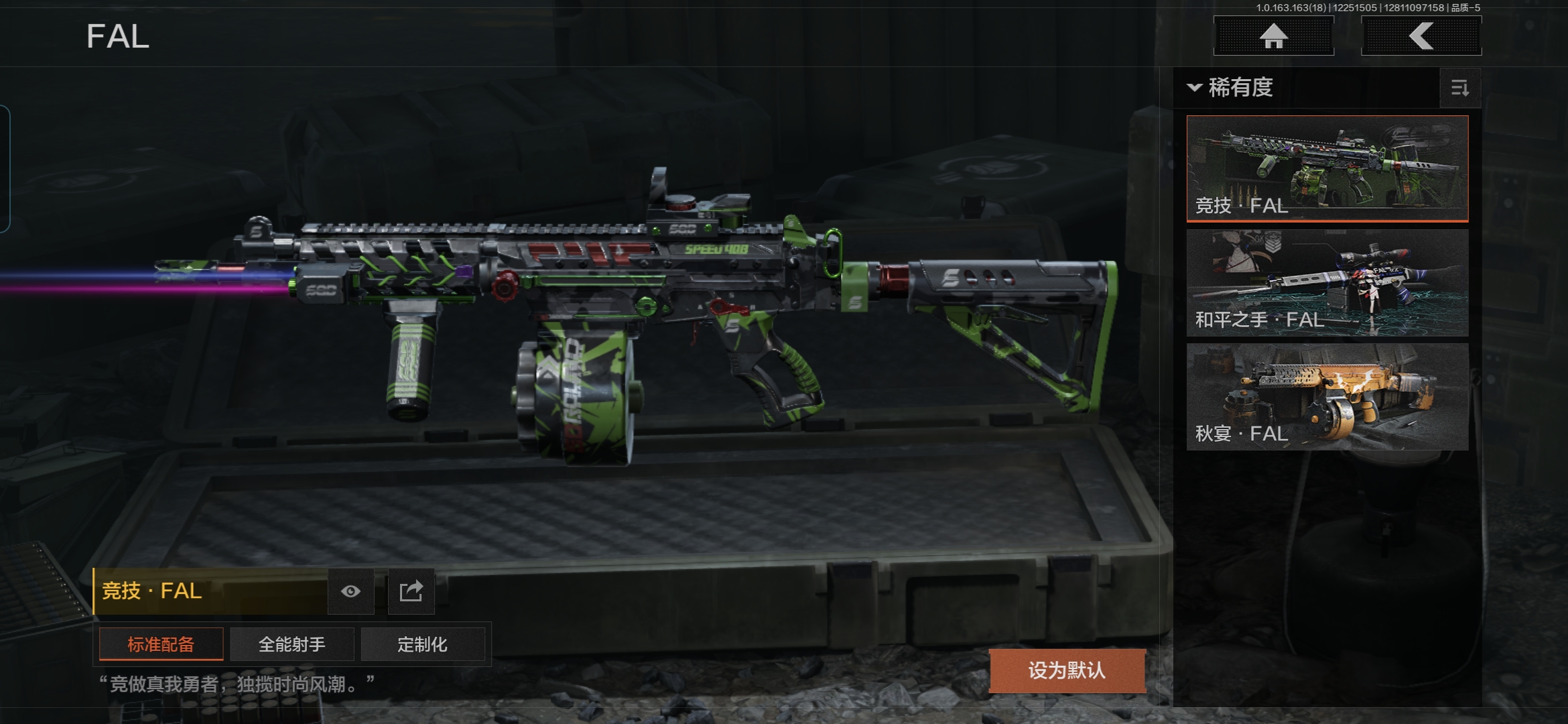Image resolution: width=1568 pixels, height=724 pixels.
Task: Toggle the sort order icon
Action: pyautogui.click(x=1459, y=88)
